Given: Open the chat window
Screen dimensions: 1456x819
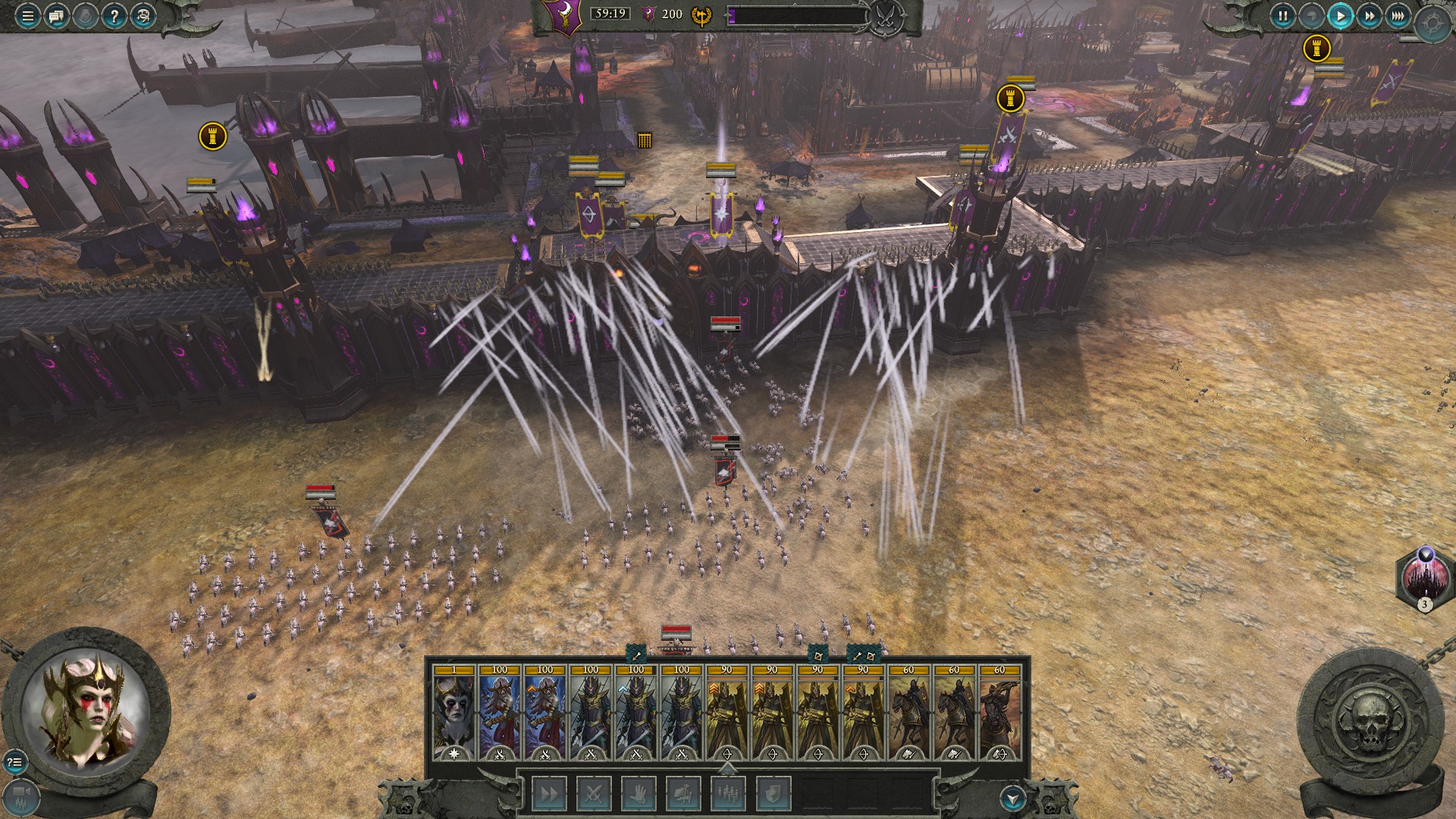Looking at the screenshot, I should pos(56,16).
